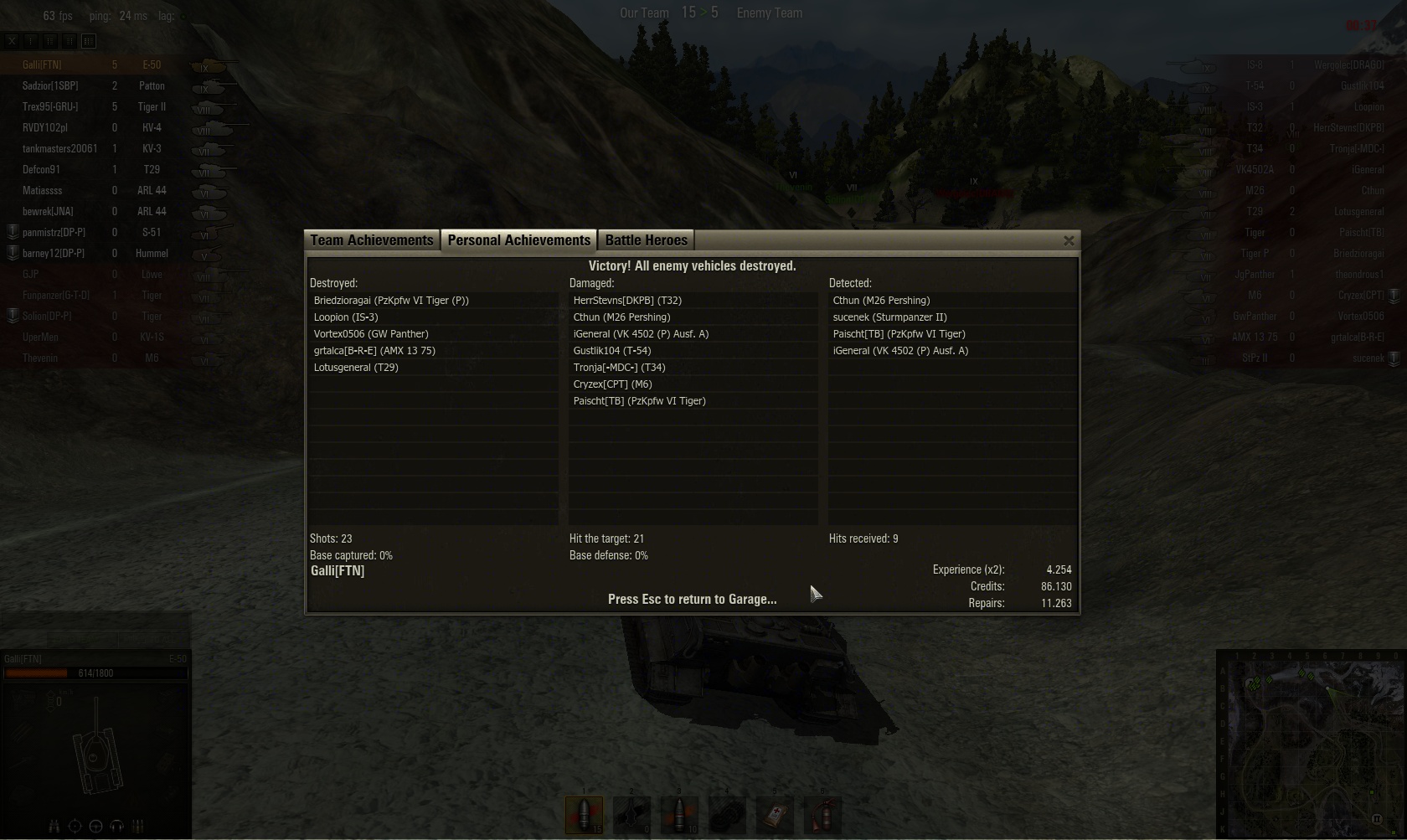Select Sadzior[1SBP] in the team list

pos(50,86)
